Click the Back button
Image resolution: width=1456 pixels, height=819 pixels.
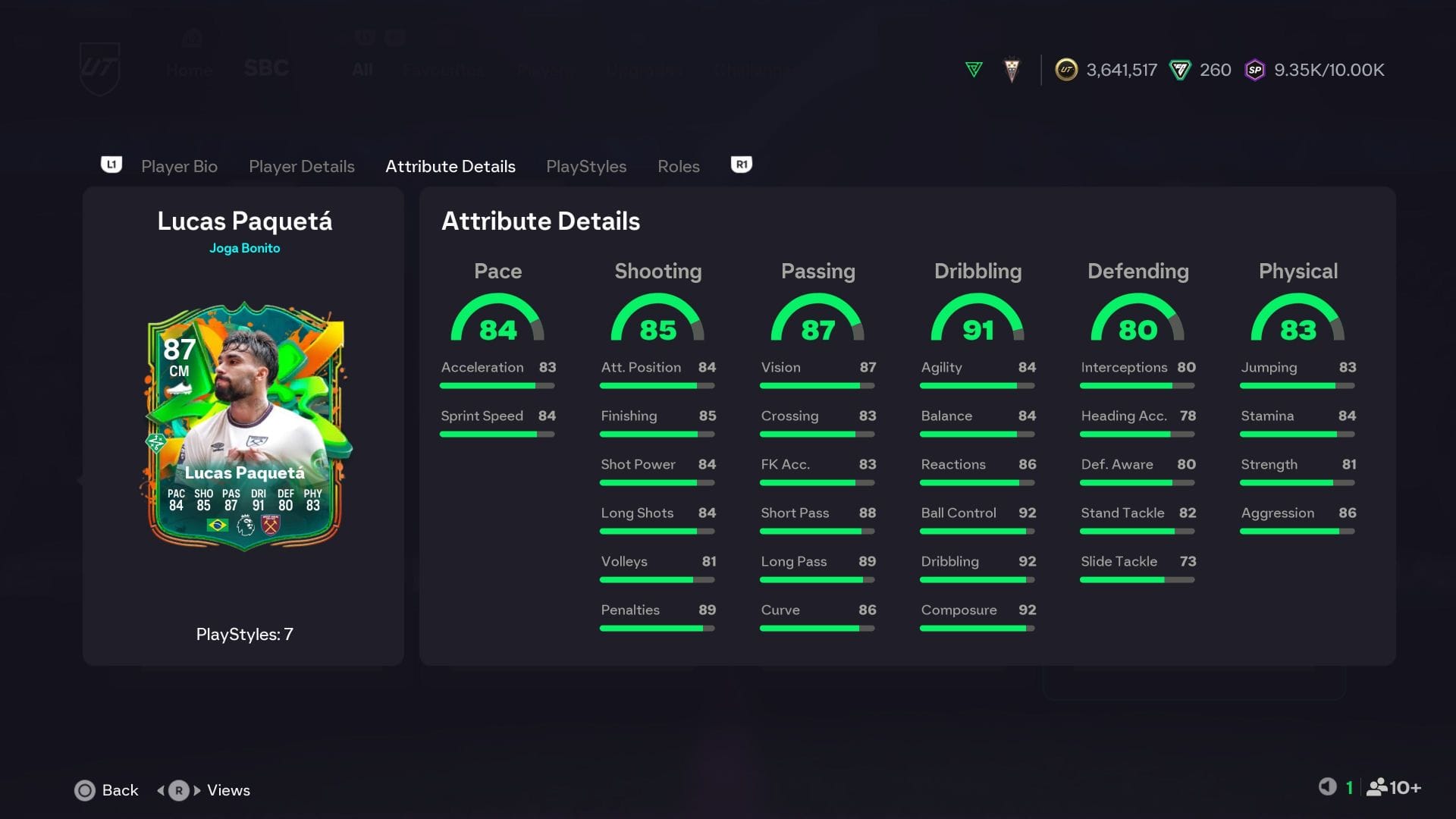(x=106, y=790)
